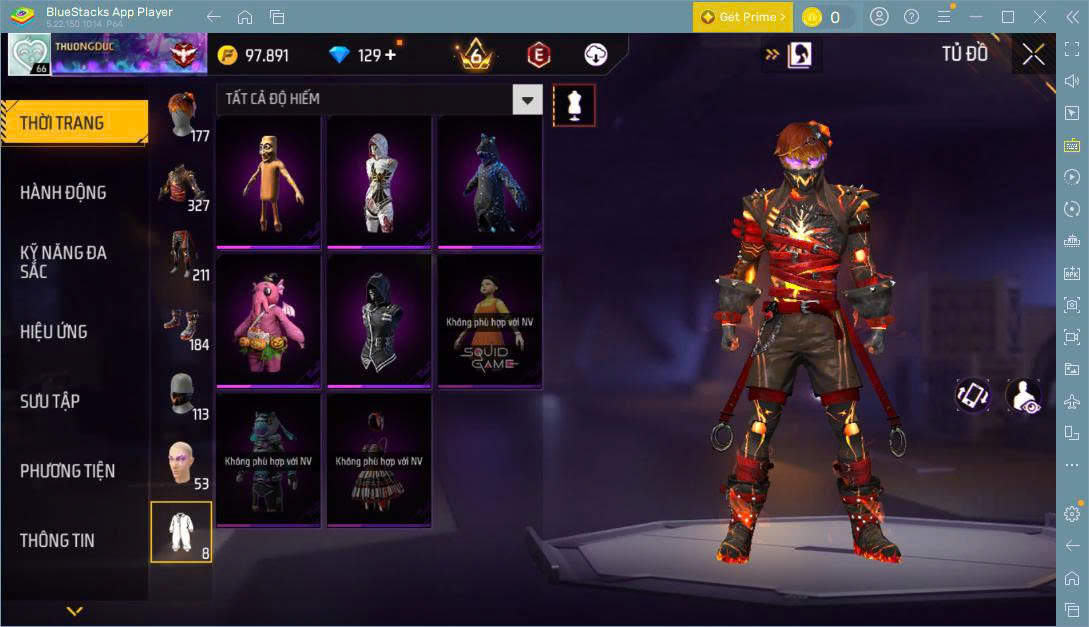Switch to KỸ NĂNG ĐA SẮC tab
This screenshot has height=627, width=1089.
coord(63,261)
